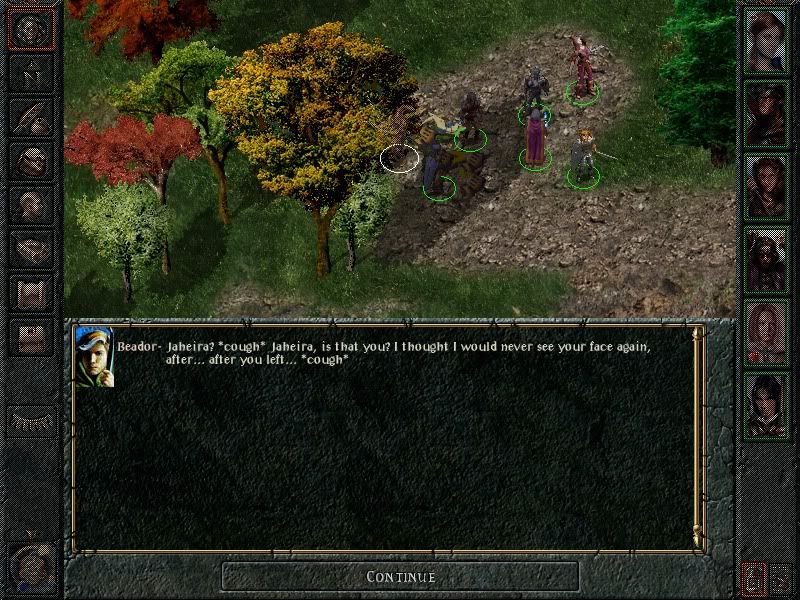Continue the dialogue with Beador
Screen dimensions: 800x600
(x=400, y=576)
